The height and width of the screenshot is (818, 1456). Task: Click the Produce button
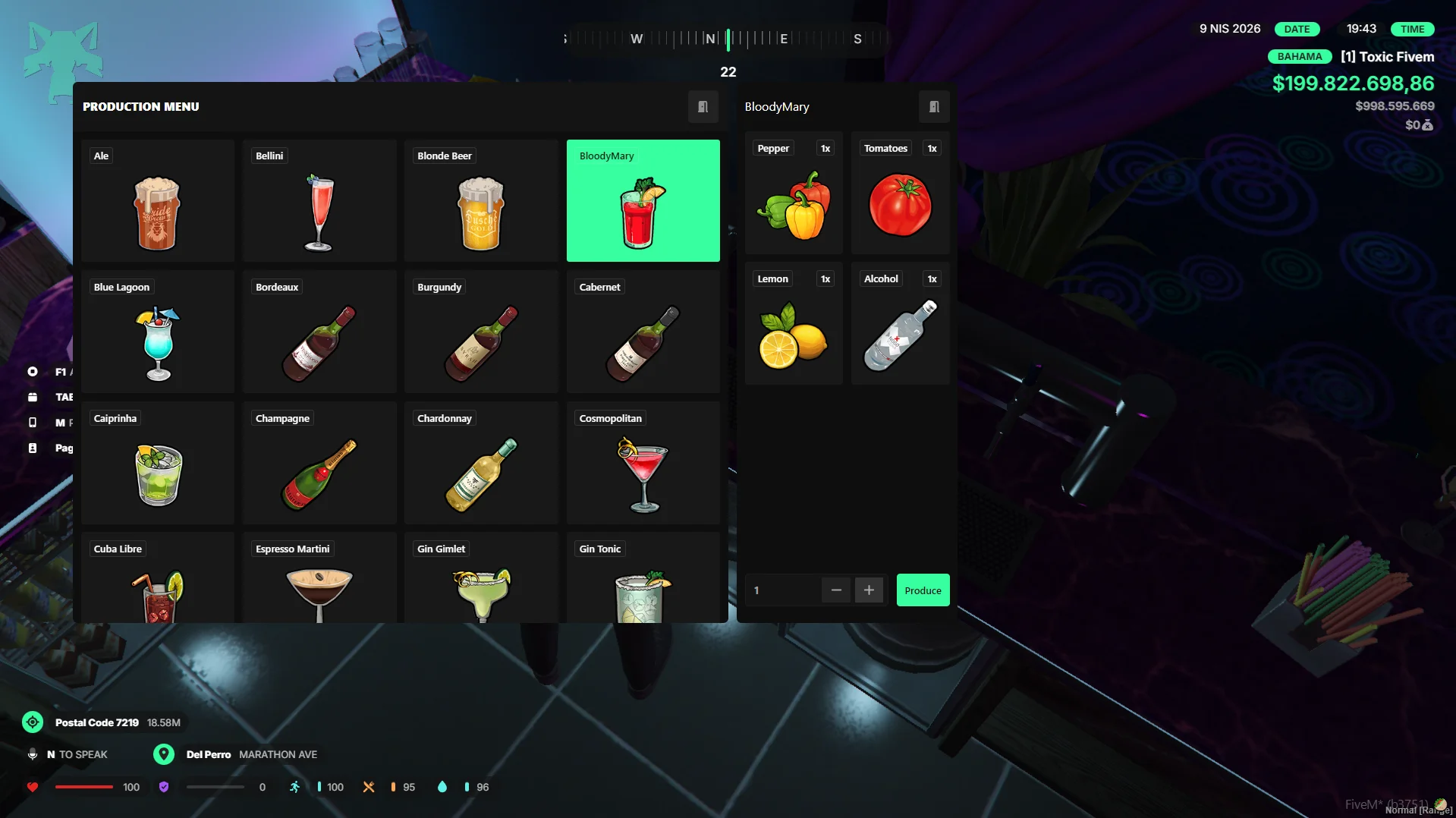click(x=923, y=590)
